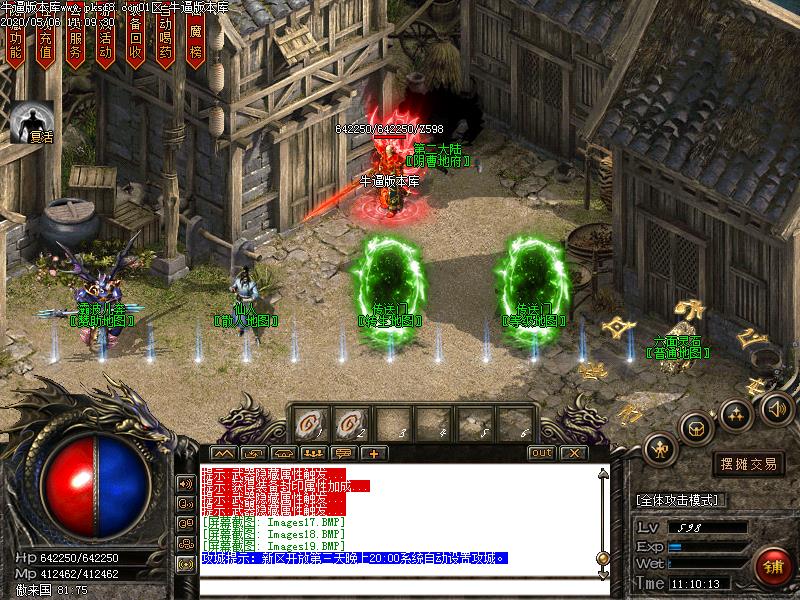Open the character panel figure icon
This screenshot has height=600, width=800.
pos(659,448)
